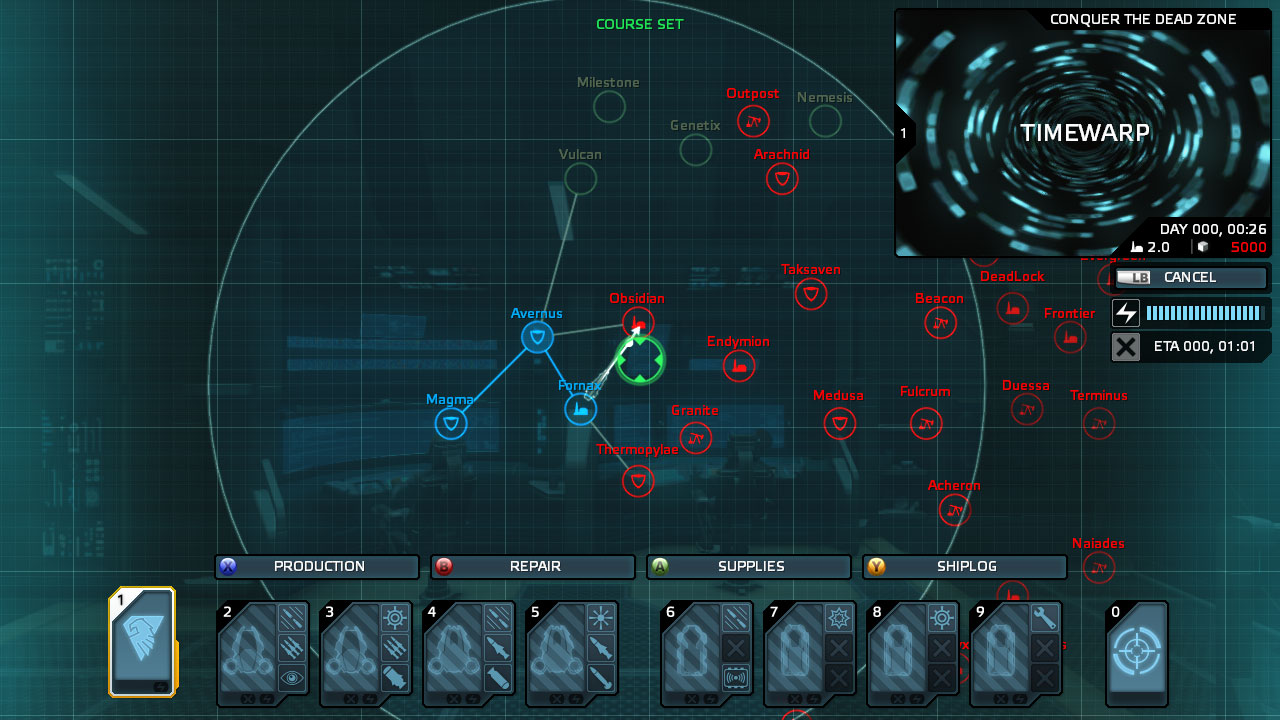Activate the Timewarp panel
Image resolution: width=1280 pixels, height=720 pixels.
pos(1084,133)
